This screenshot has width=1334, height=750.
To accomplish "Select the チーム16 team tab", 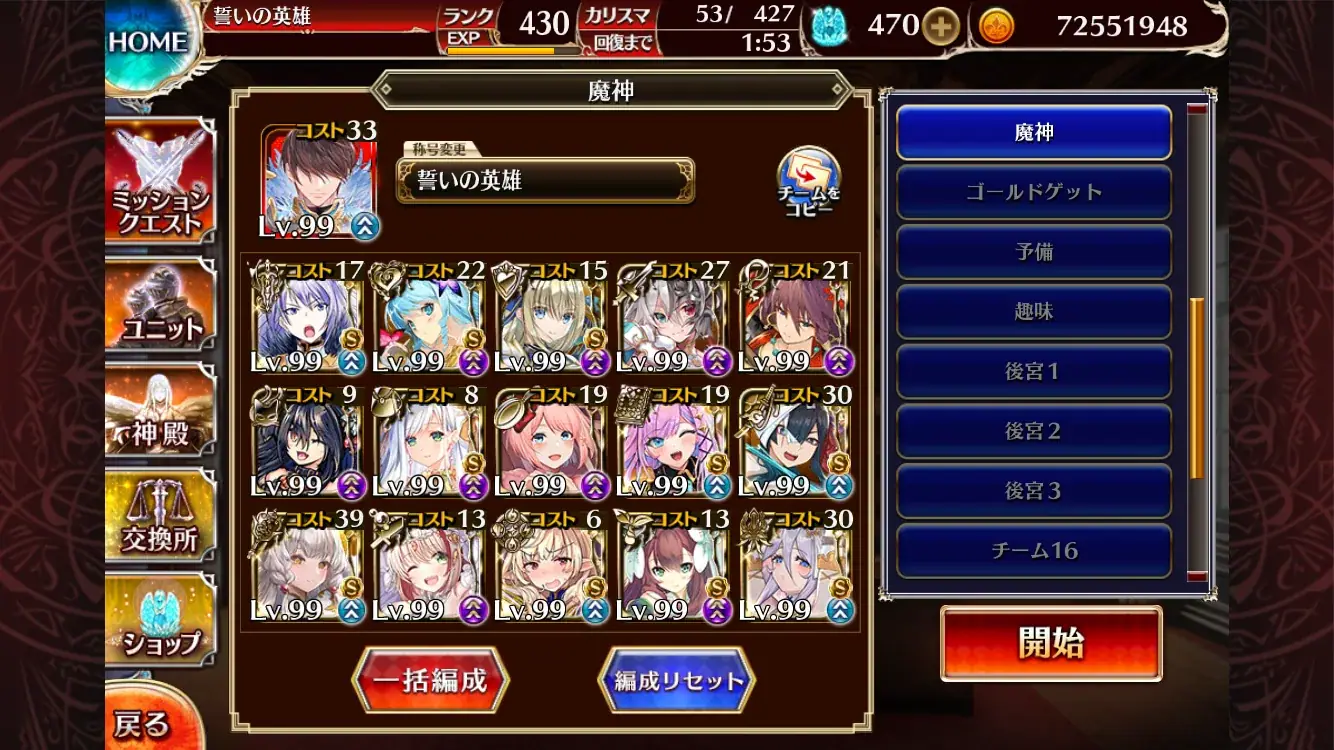I will tap(1034, 551).
